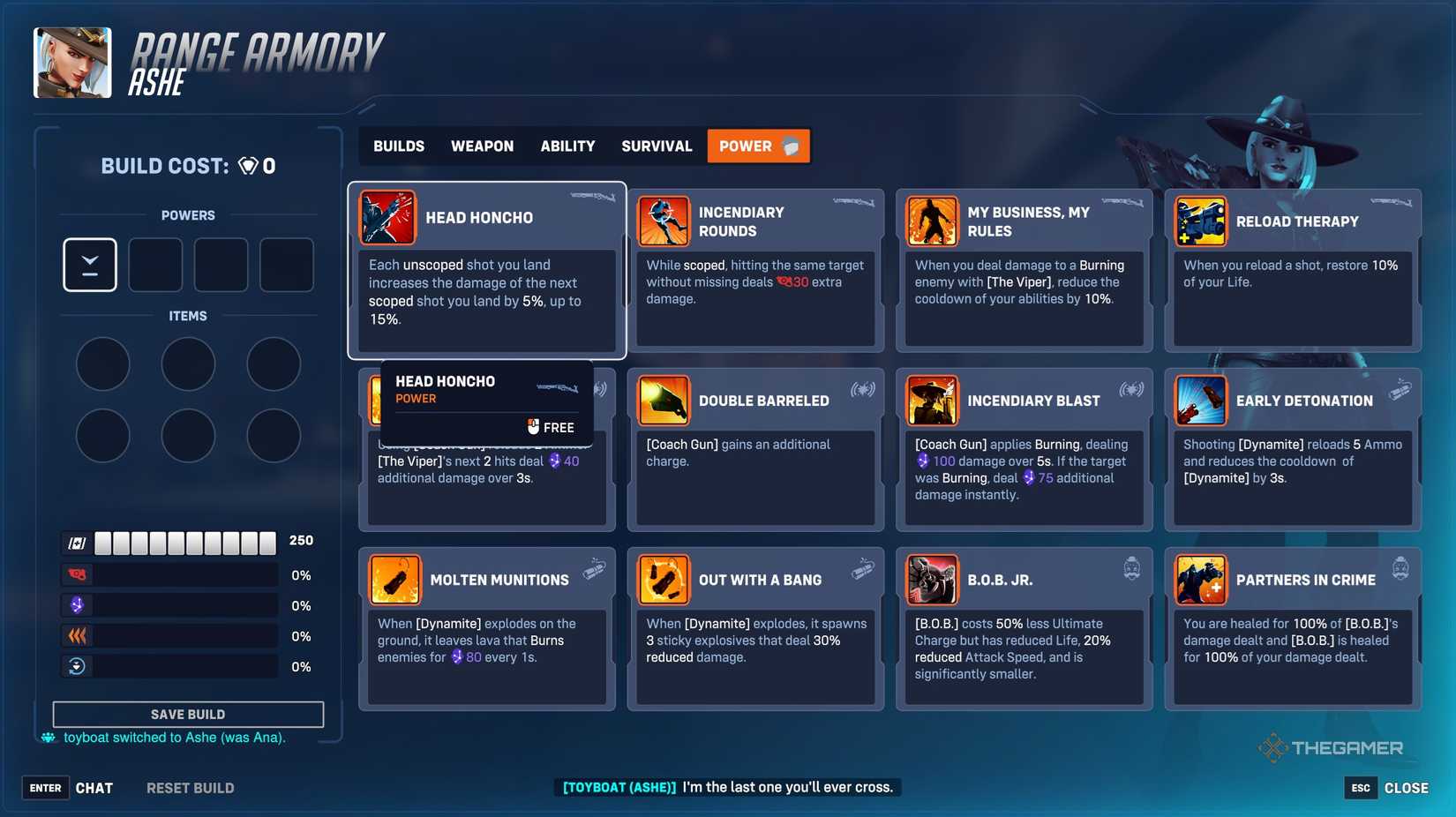Open the Survival tab

click(x=656, y=146)
